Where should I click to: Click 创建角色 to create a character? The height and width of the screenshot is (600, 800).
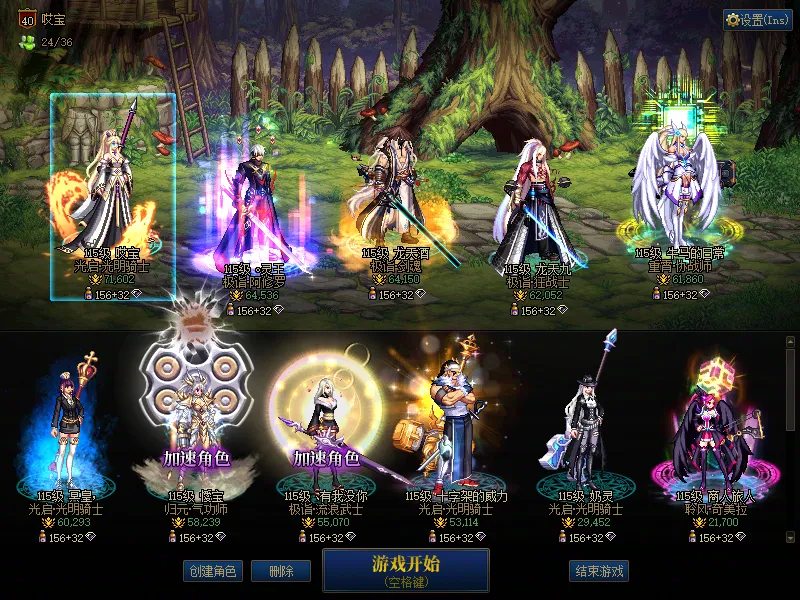[x=212, y=571]
